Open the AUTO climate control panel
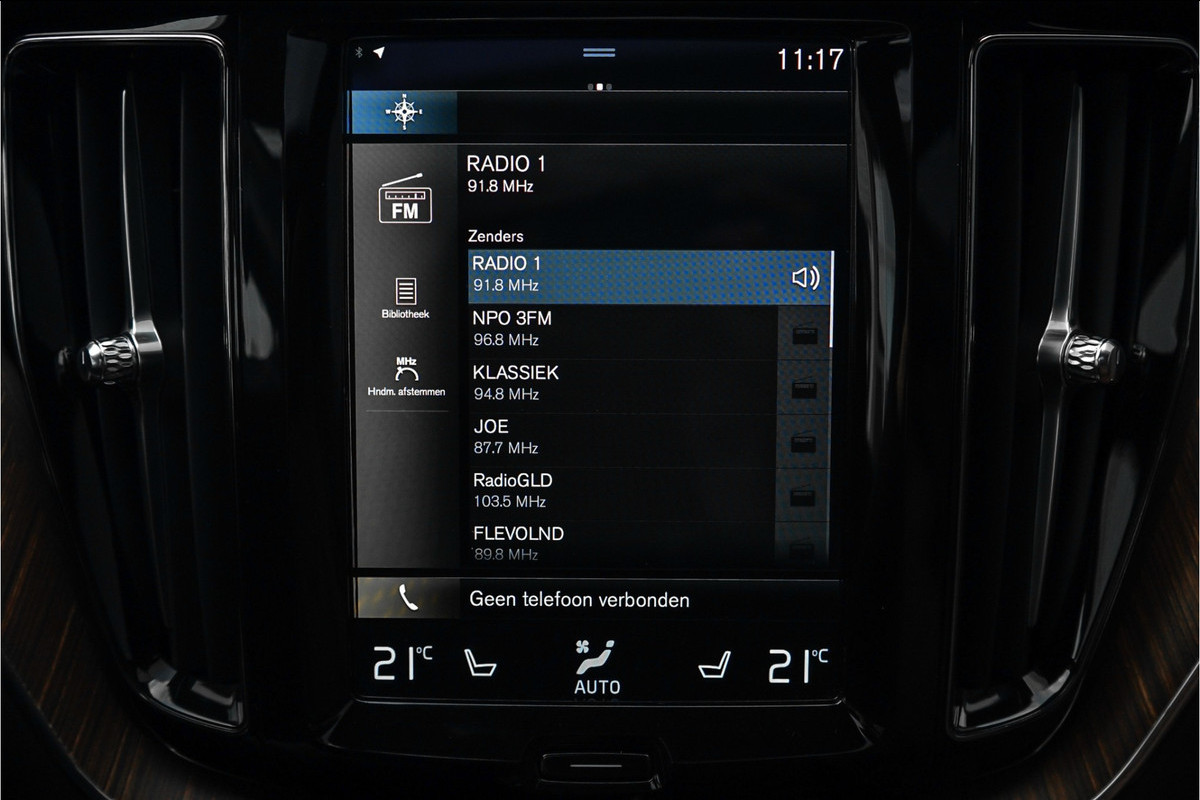 coord(597,669)
